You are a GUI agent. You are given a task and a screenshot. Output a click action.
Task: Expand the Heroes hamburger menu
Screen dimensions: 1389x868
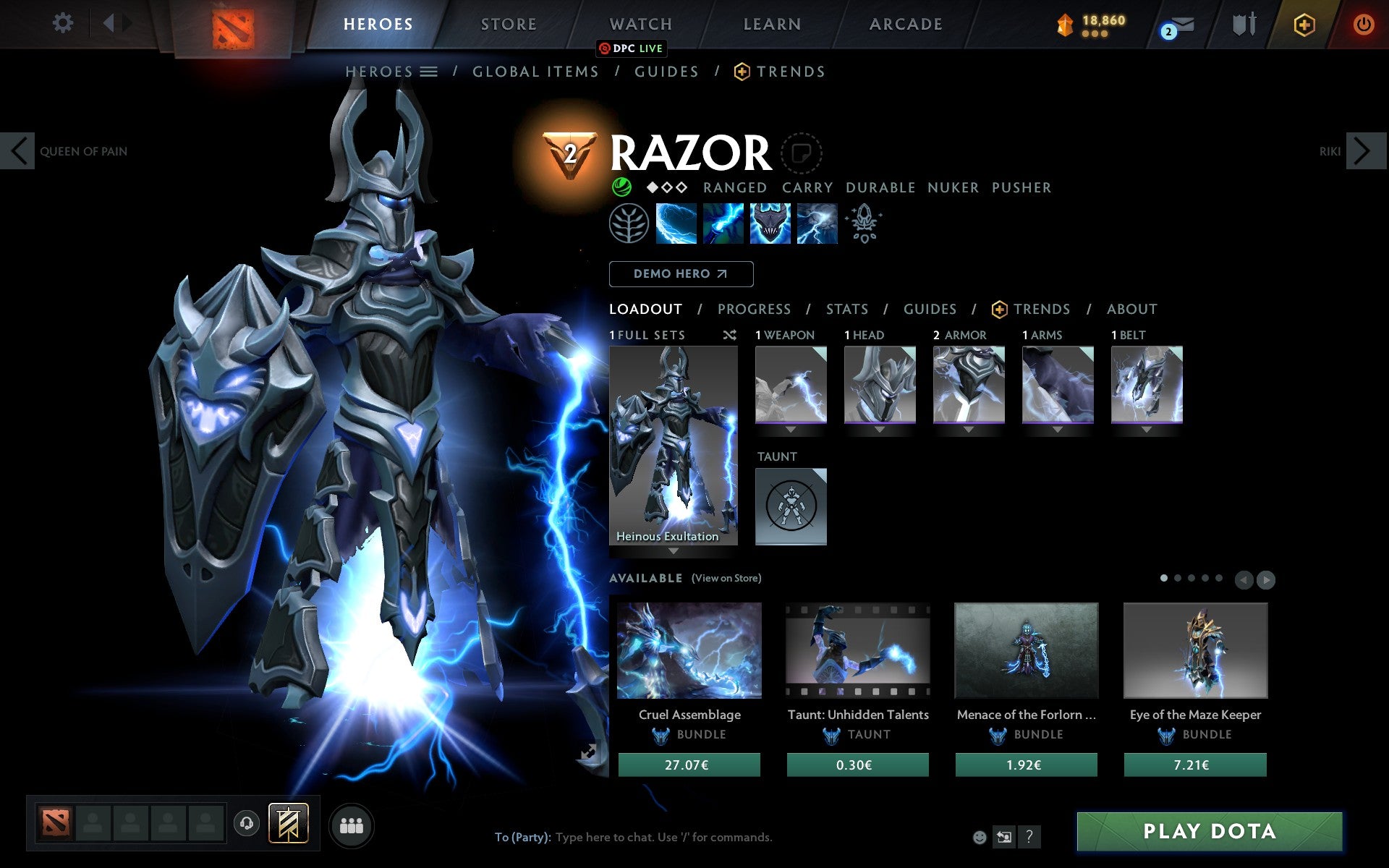tap(428, 72)
